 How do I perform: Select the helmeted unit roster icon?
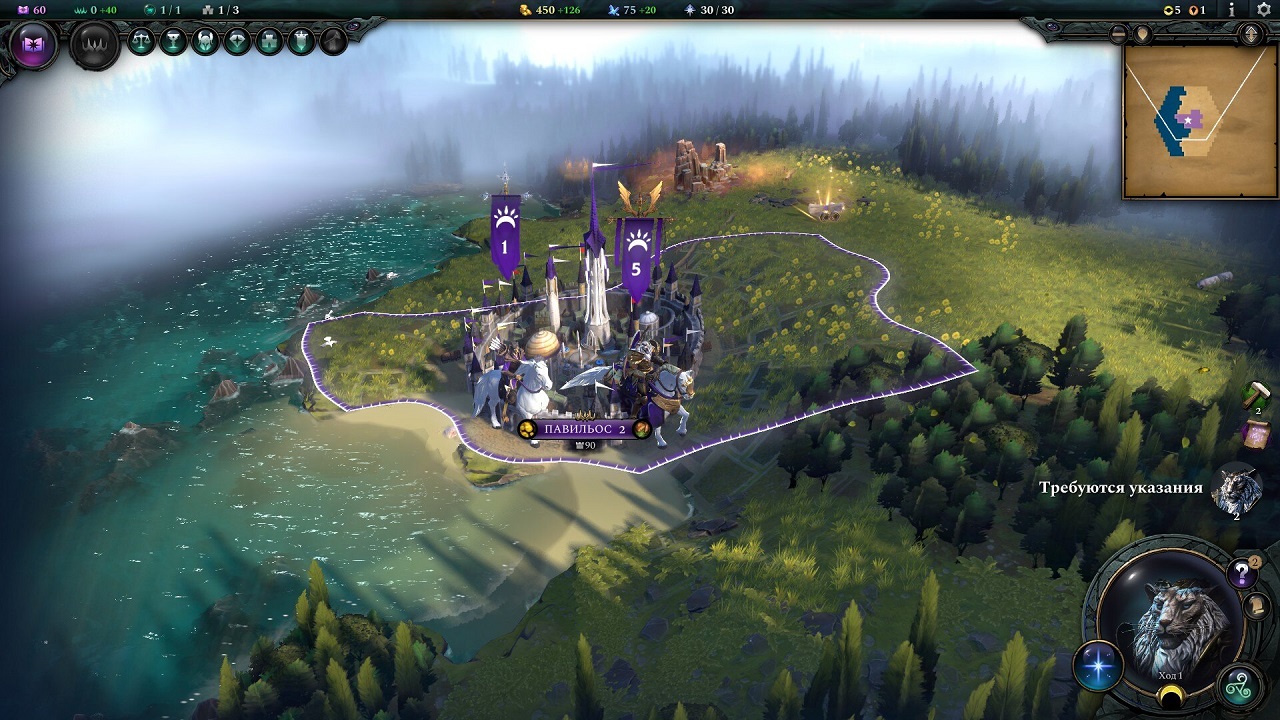point(206,40)
